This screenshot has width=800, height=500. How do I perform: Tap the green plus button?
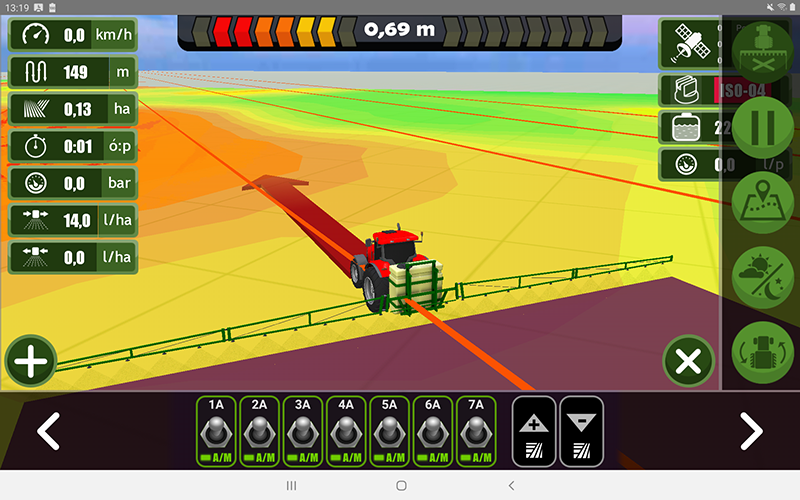[31, 361]
